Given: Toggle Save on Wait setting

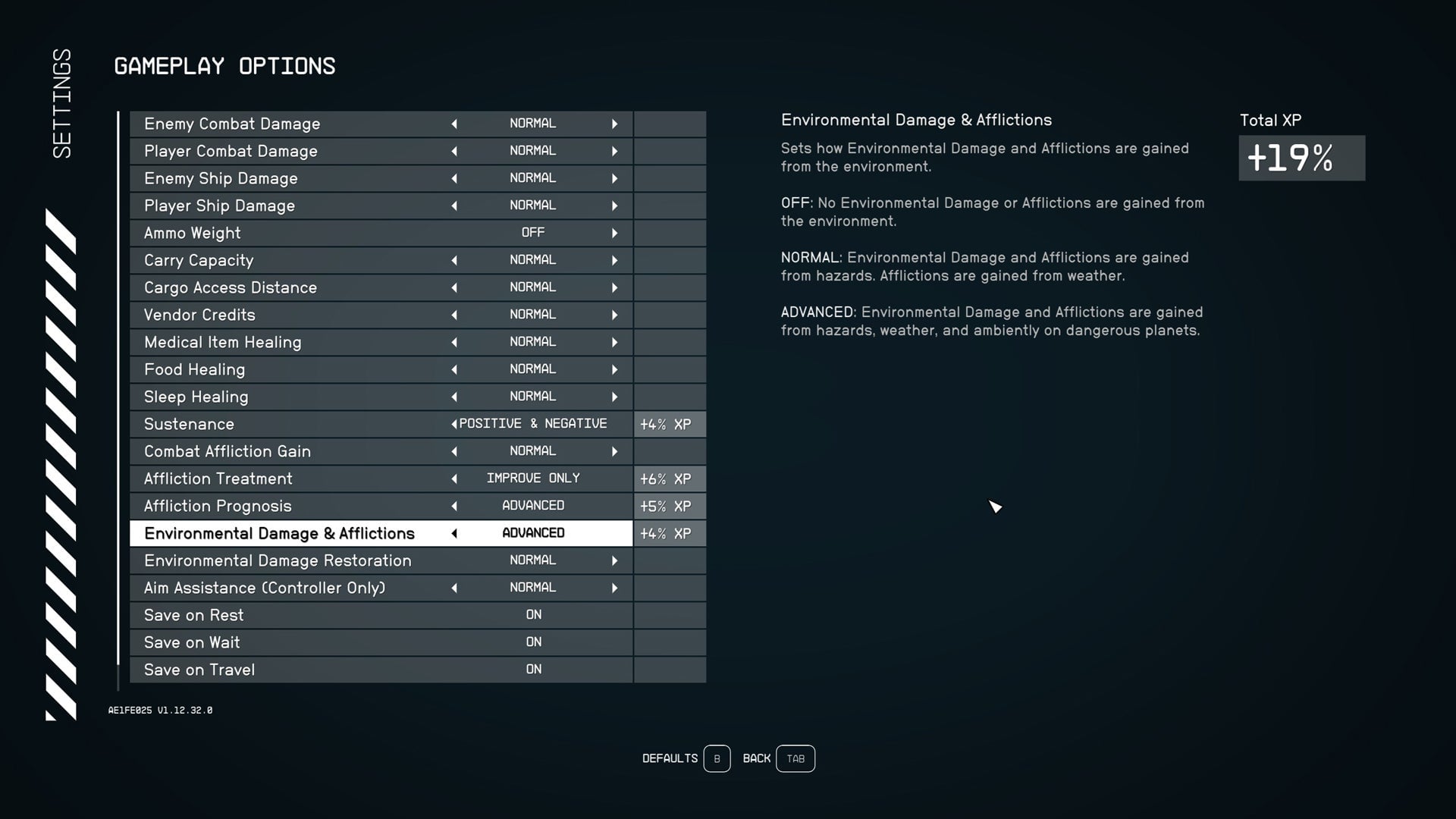Looking at the screenshot, I should pos(533,642).
